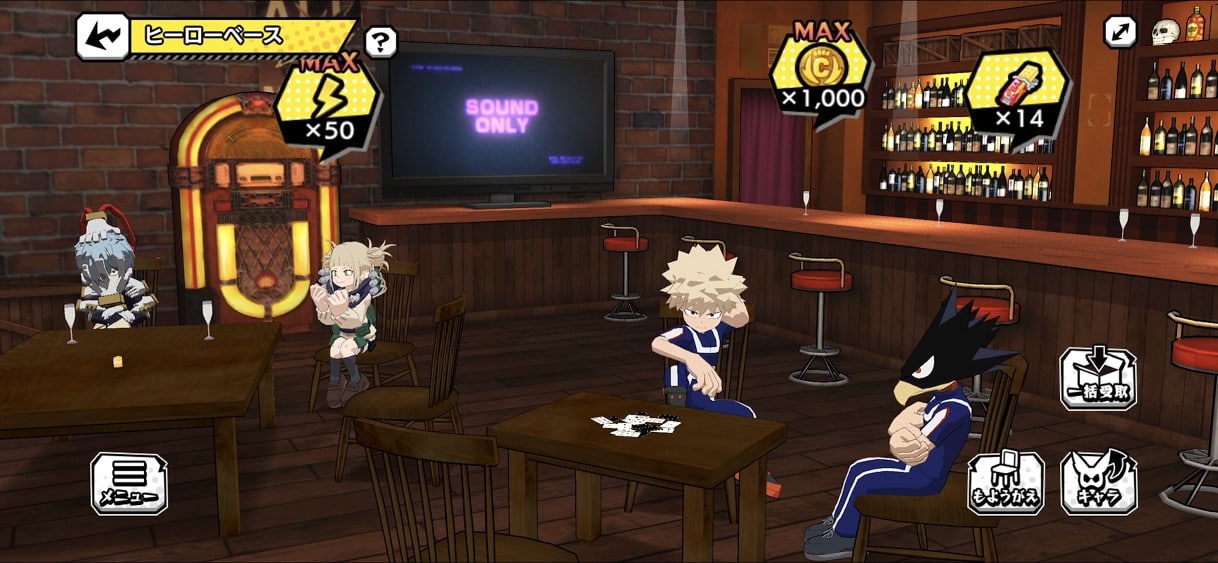Image resolution: width=1218 pixels, height=563 pixels.
Task: Go back using the arrow button
Action: [102, 37]
